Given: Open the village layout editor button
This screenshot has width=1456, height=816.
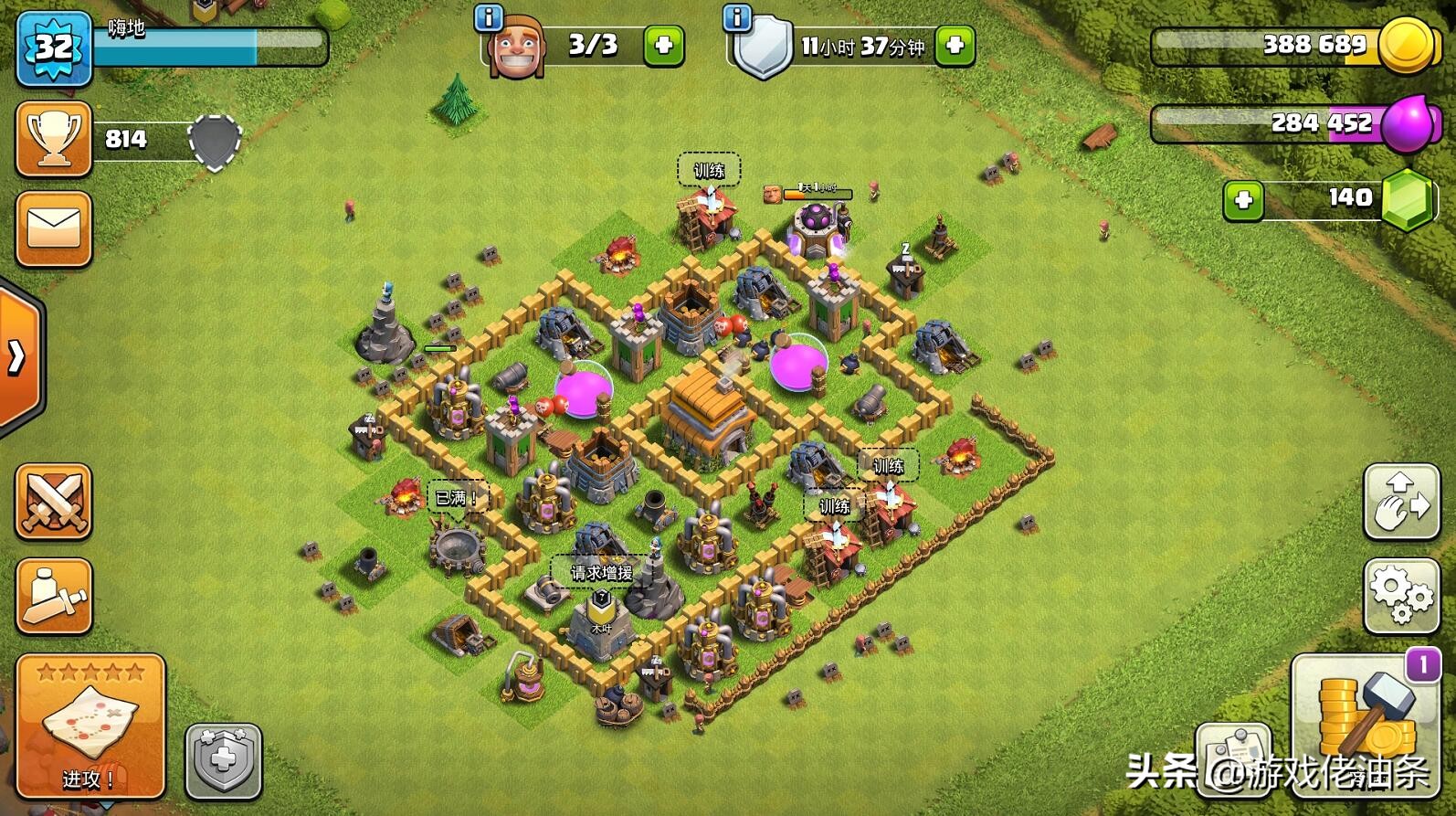Looking at the screenshot, I should [x=1401, y=502].
